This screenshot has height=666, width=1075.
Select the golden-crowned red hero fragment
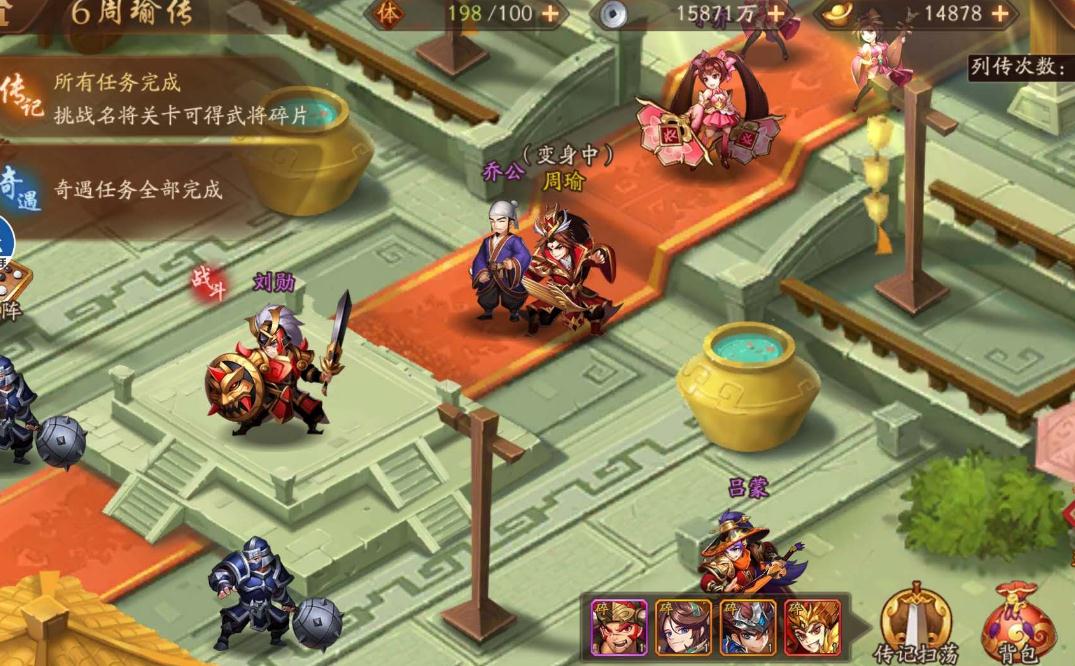[812, 627]
